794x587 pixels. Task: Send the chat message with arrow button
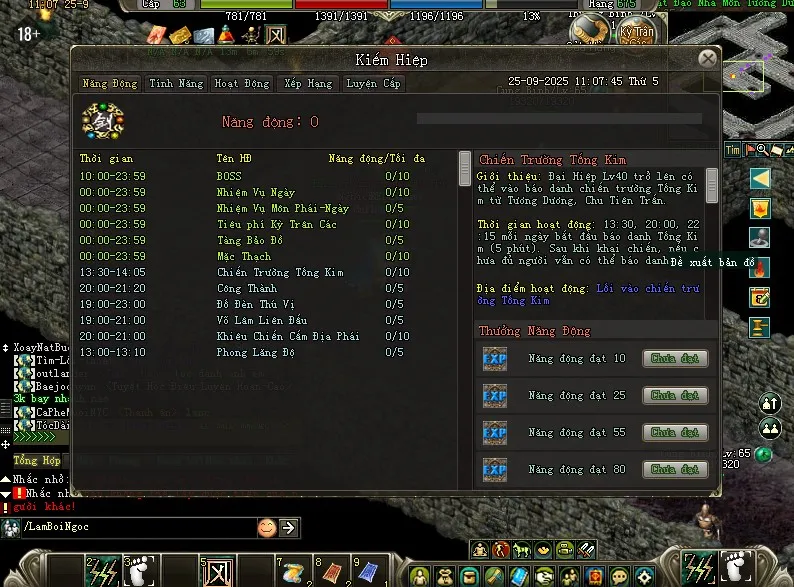coord(289,527)
